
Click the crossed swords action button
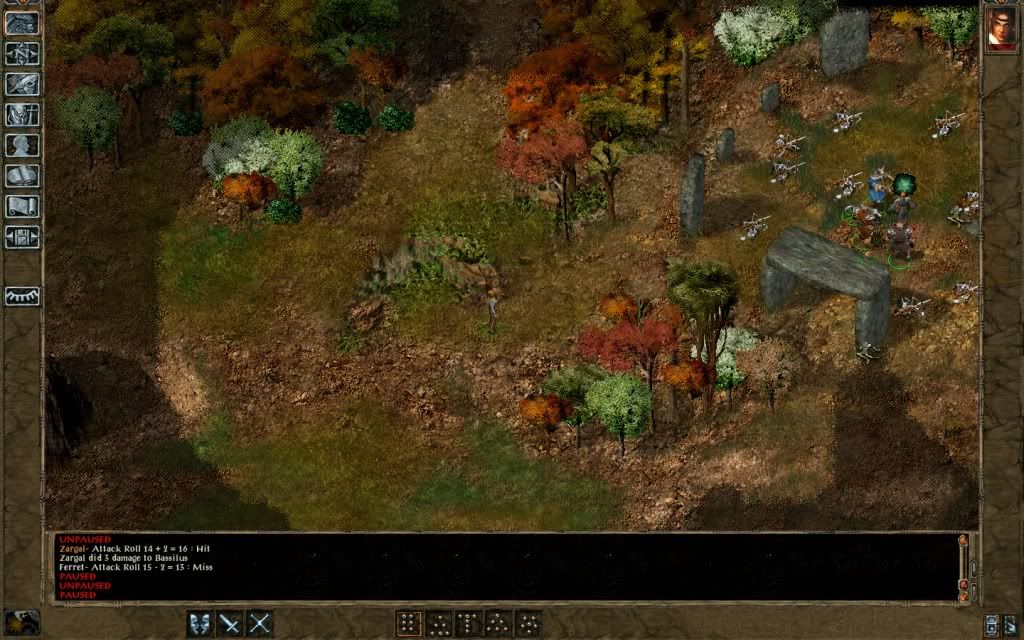click(260, 624)
